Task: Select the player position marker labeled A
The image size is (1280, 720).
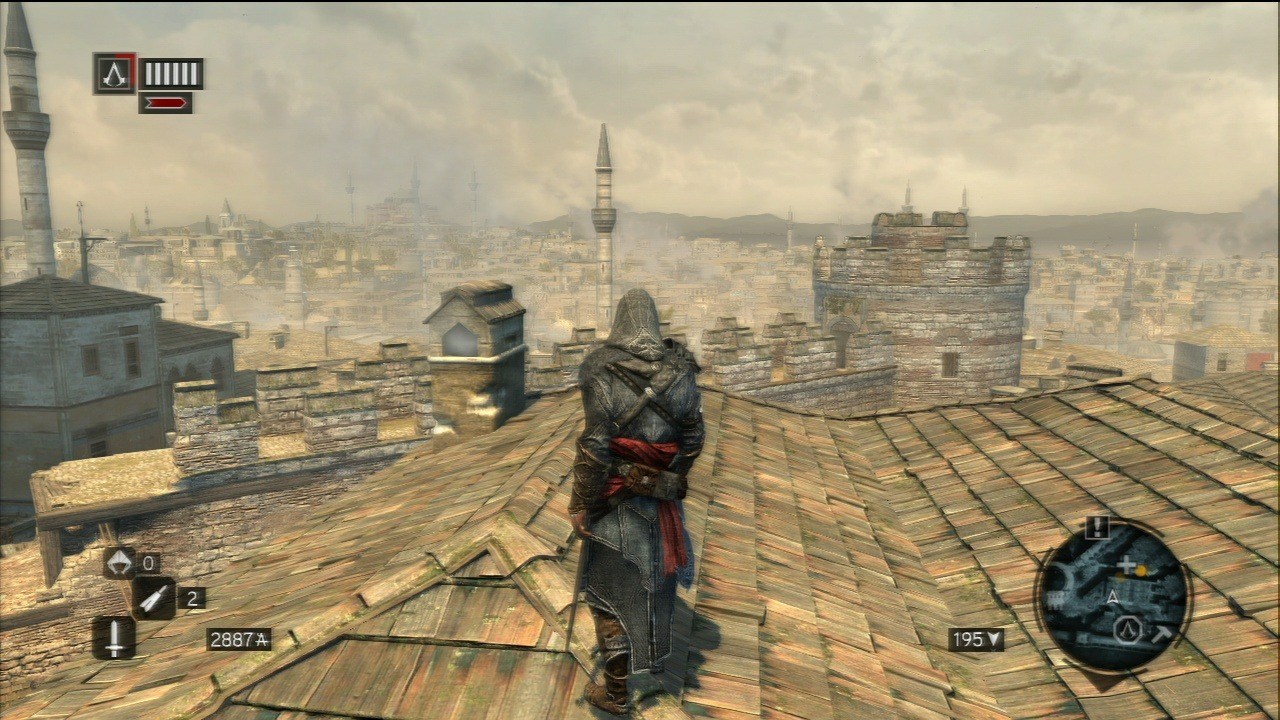Action: tap(1113, 596)
